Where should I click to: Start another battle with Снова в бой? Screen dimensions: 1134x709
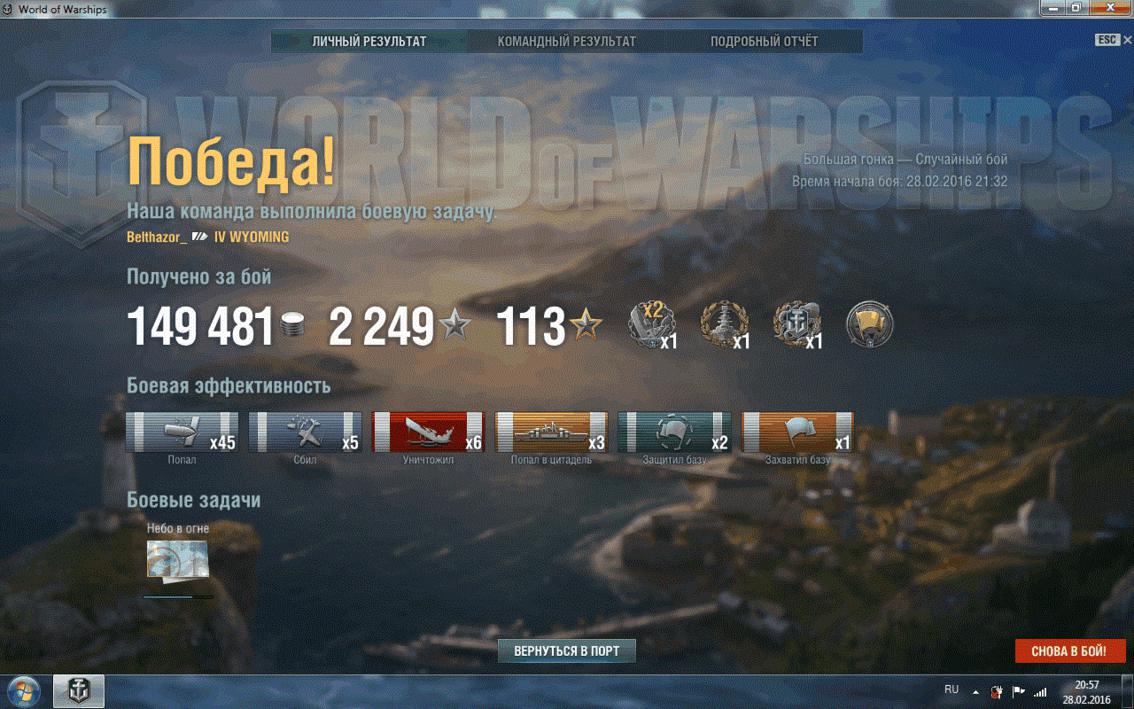[x=1069, y=651]
